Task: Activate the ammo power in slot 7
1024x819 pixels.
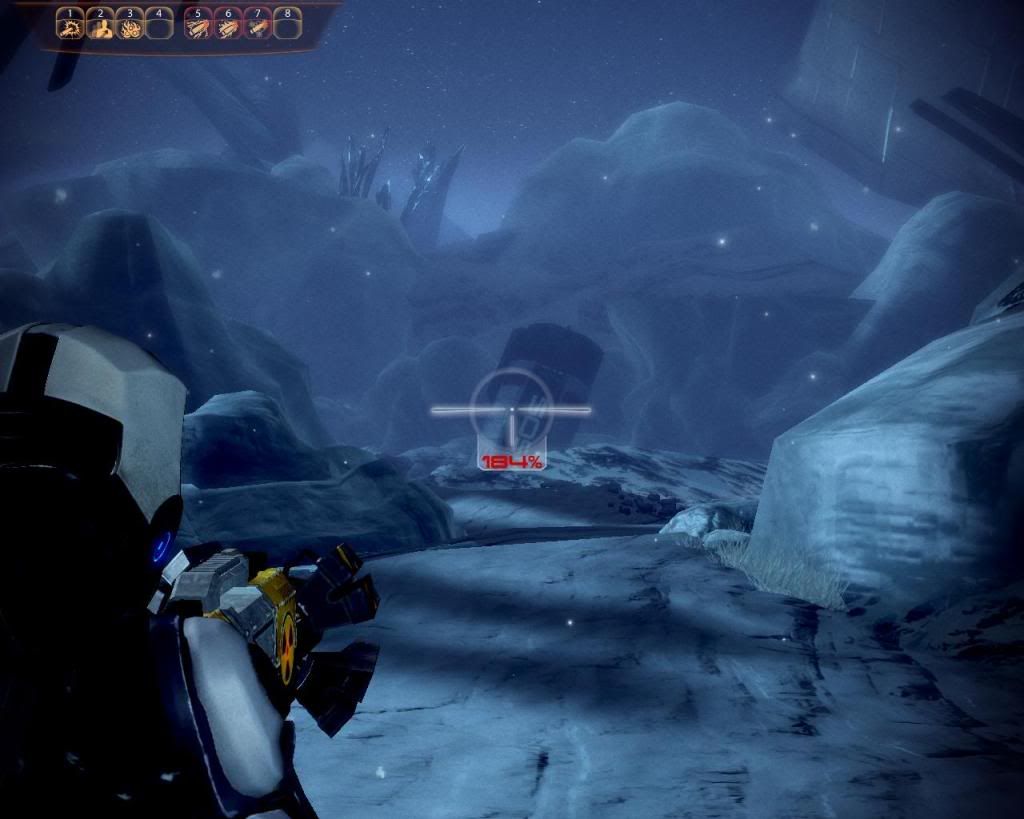Action: [x=258, y=28]
